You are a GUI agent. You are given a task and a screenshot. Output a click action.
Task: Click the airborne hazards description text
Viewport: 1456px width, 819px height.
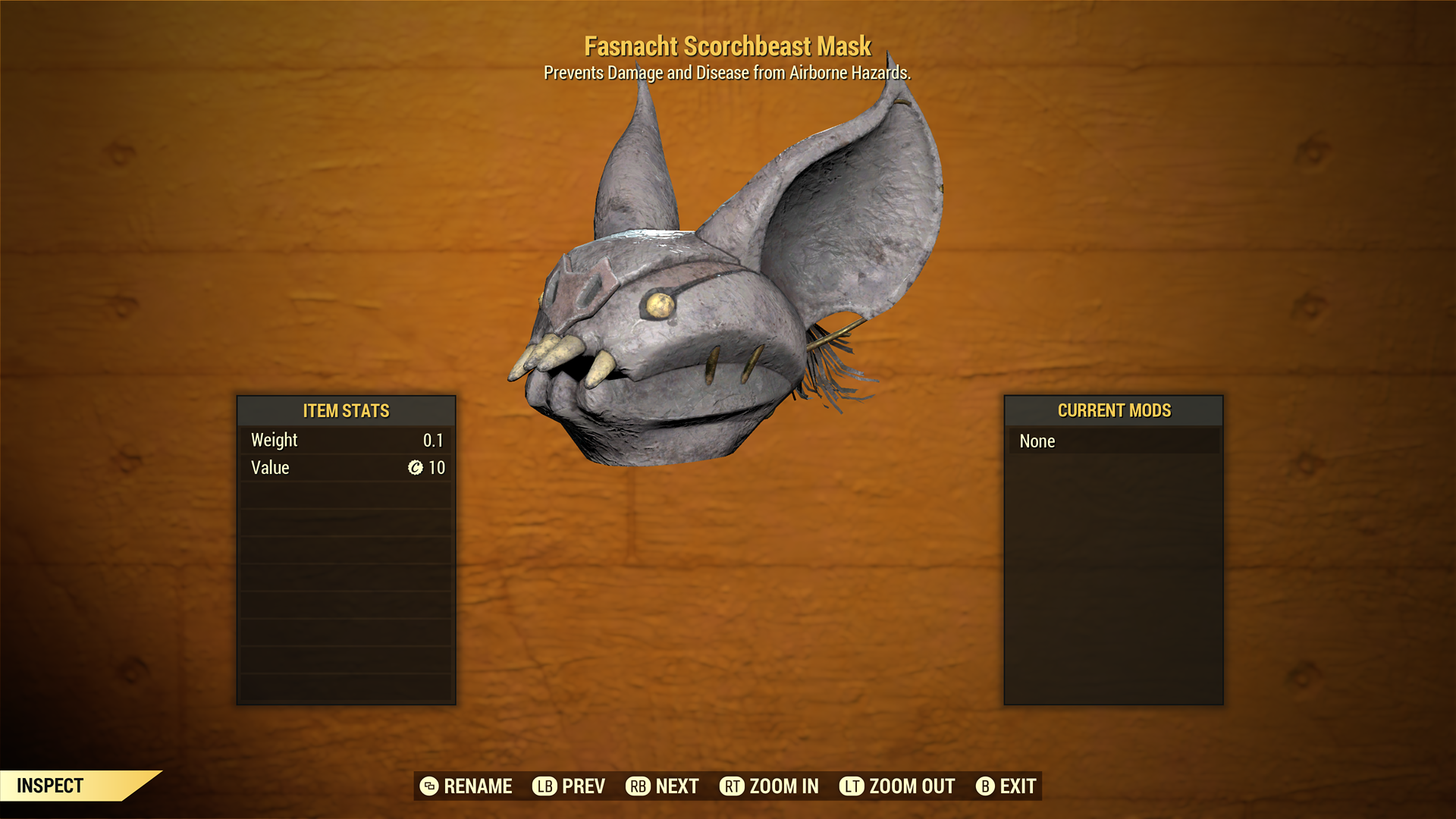[727, 73]
